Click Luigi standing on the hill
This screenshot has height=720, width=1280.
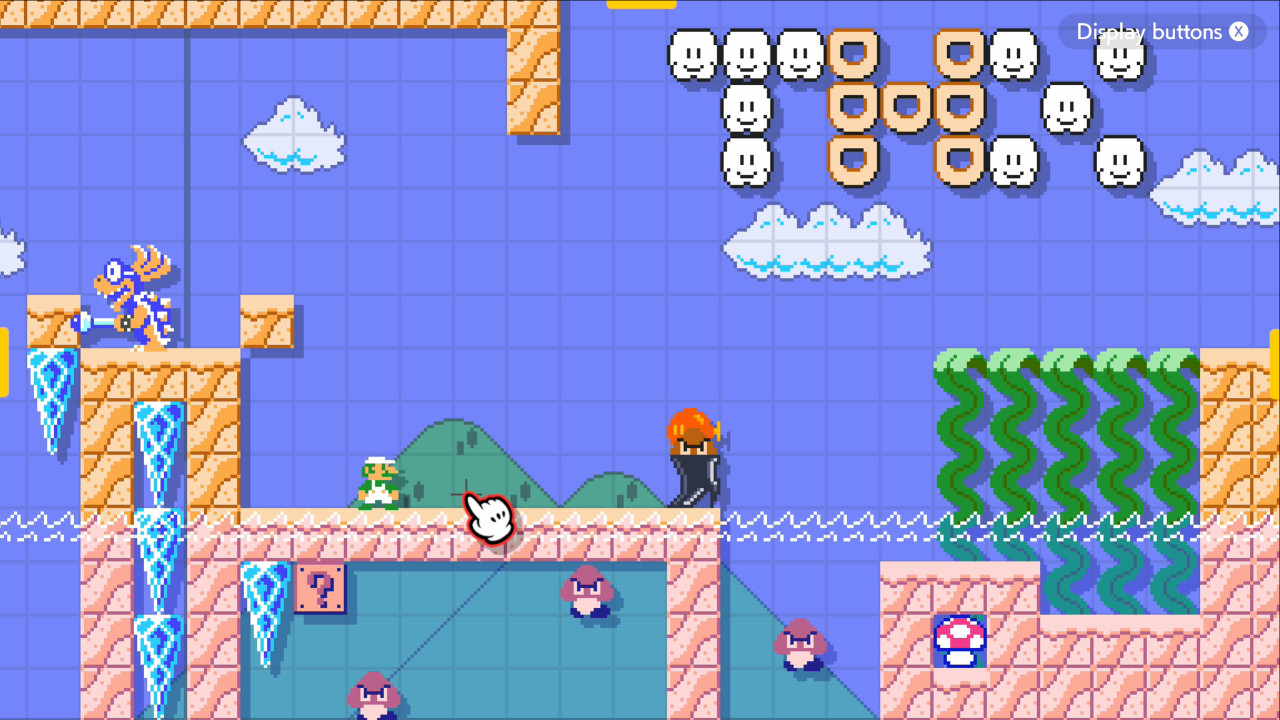click(378, 485)
